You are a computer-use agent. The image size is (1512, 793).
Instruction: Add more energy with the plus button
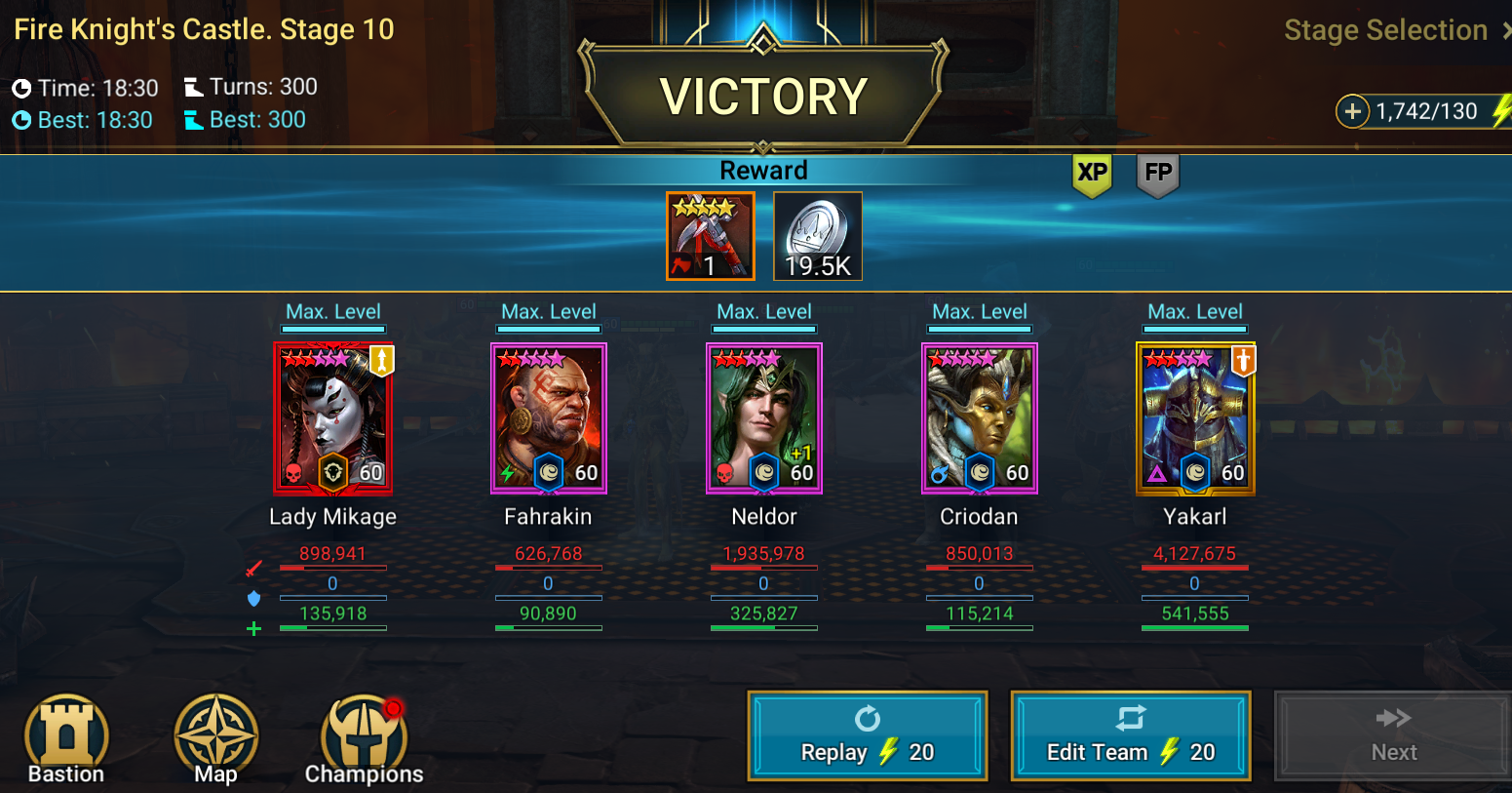[1352, 111]
